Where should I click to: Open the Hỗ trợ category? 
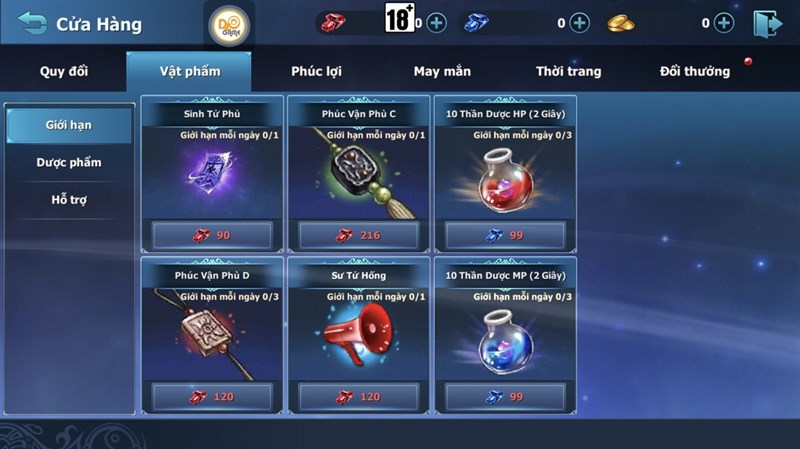tap(68, 199)
